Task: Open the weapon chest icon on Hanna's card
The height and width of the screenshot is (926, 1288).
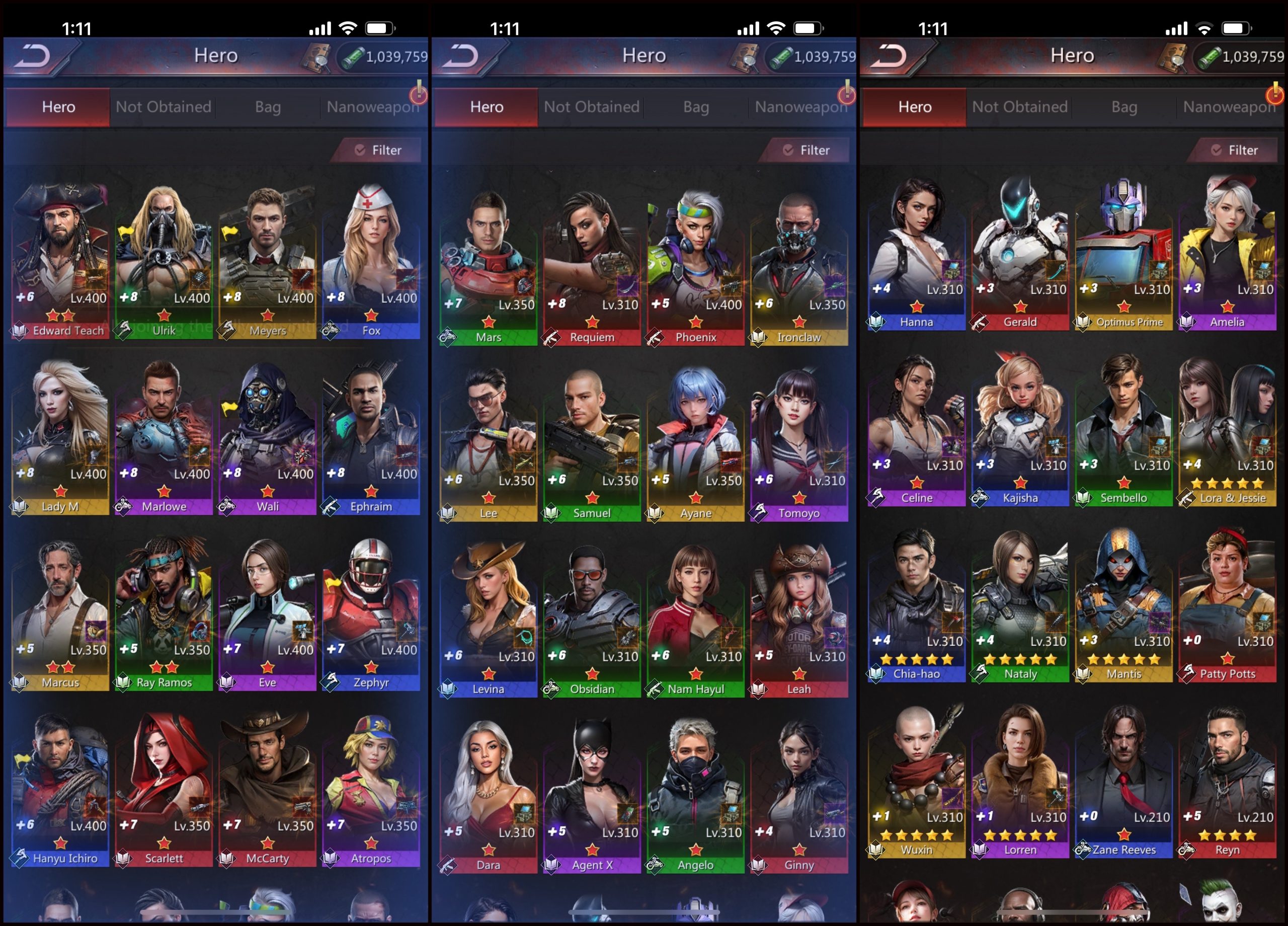Action: (x=952, y=272)
